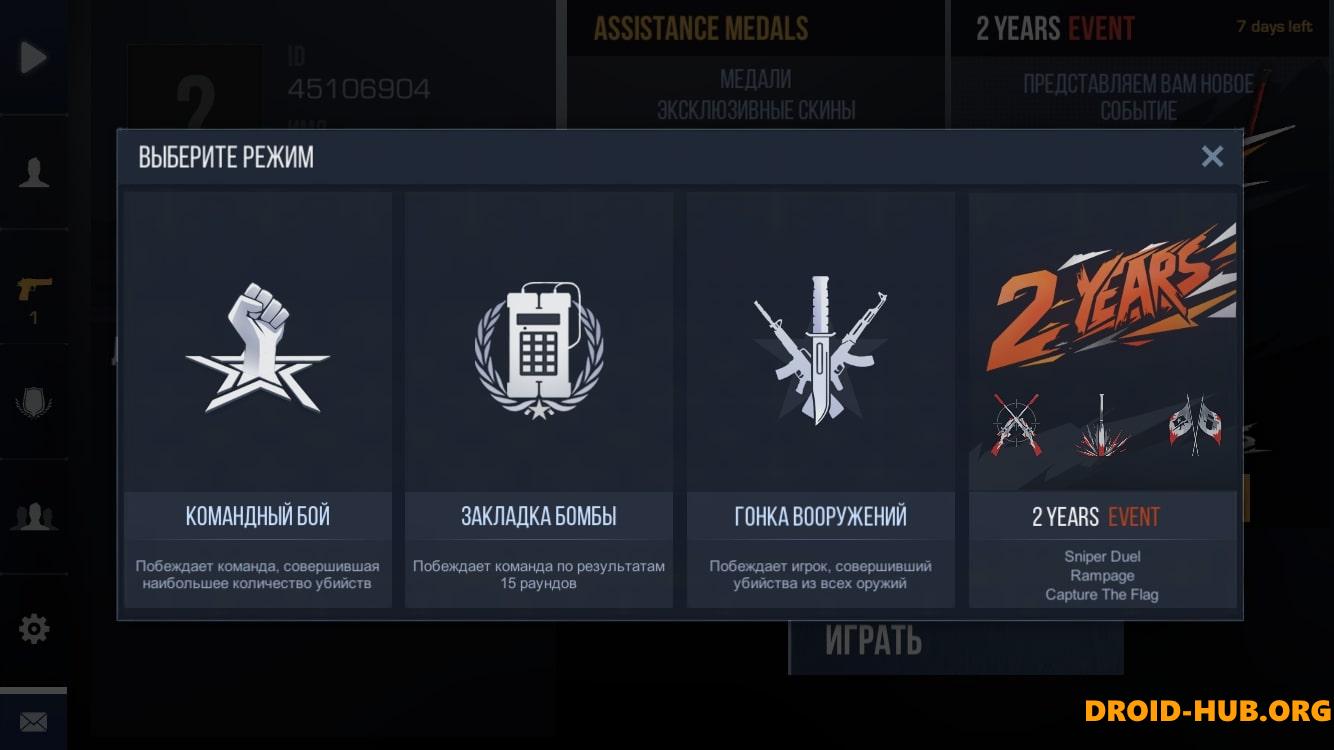Image resolution: width=1334 pixels, height=750 pixels.
Task: Pick the Гонка вооружений mode tile
Action: point(820,400)
